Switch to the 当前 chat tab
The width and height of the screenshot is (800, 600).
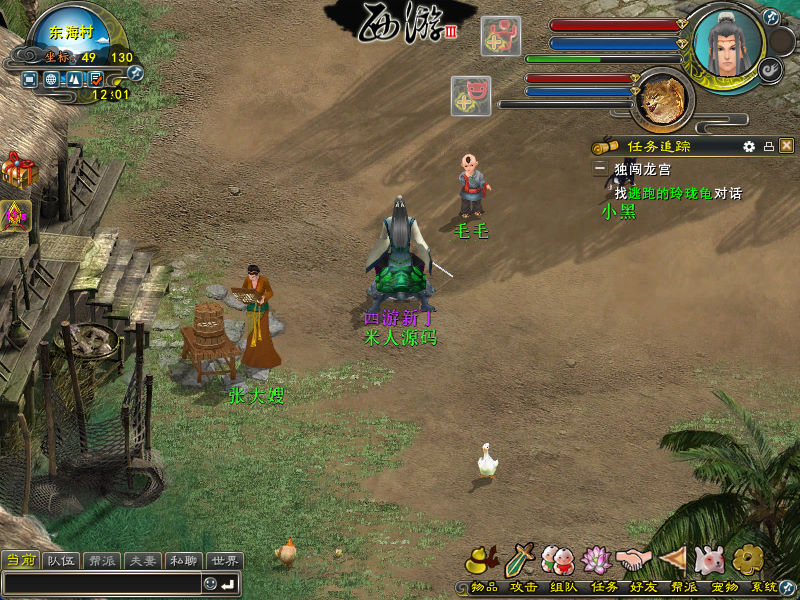20,561
